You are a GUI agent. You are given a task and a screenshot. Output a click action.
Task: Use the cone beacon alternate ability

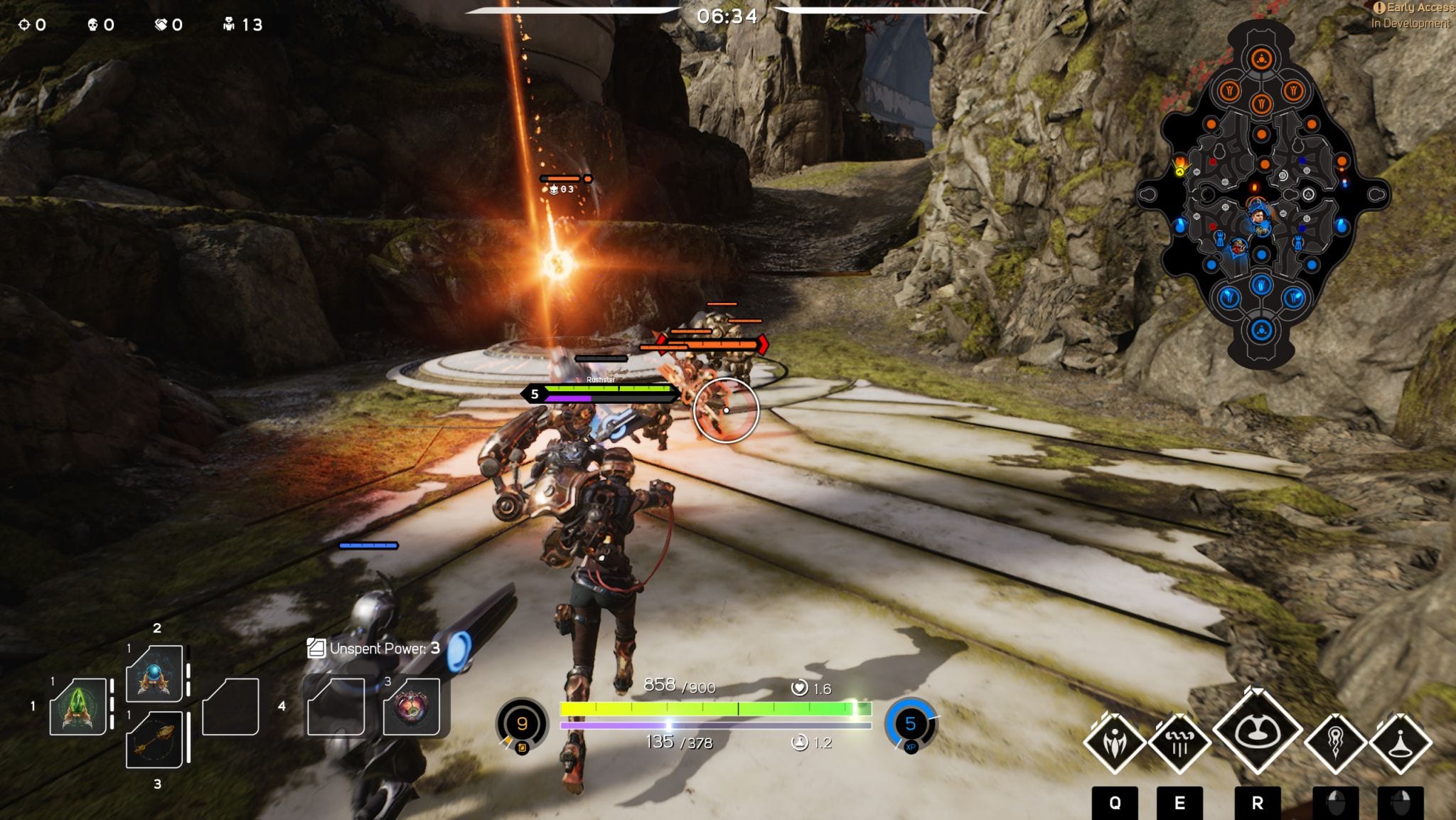point(1400,743)
